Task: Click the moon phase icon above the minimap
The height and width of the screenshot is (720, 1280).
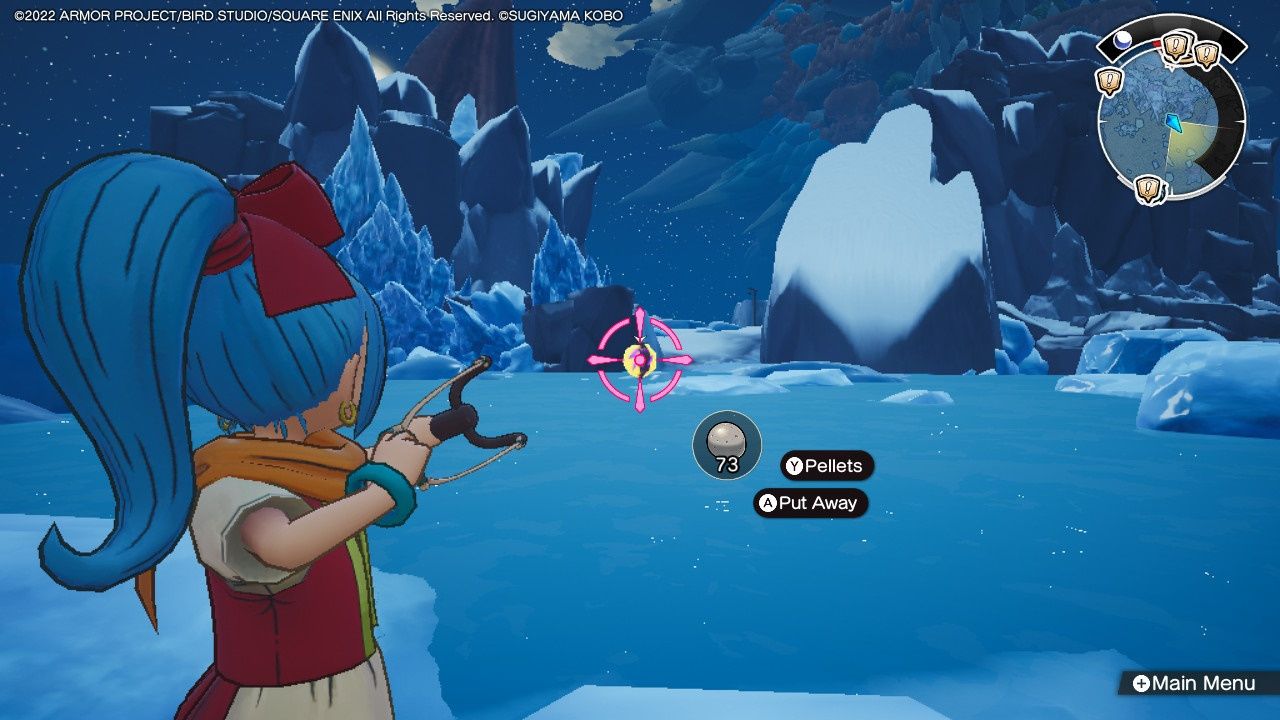Action: (1124, 38)
